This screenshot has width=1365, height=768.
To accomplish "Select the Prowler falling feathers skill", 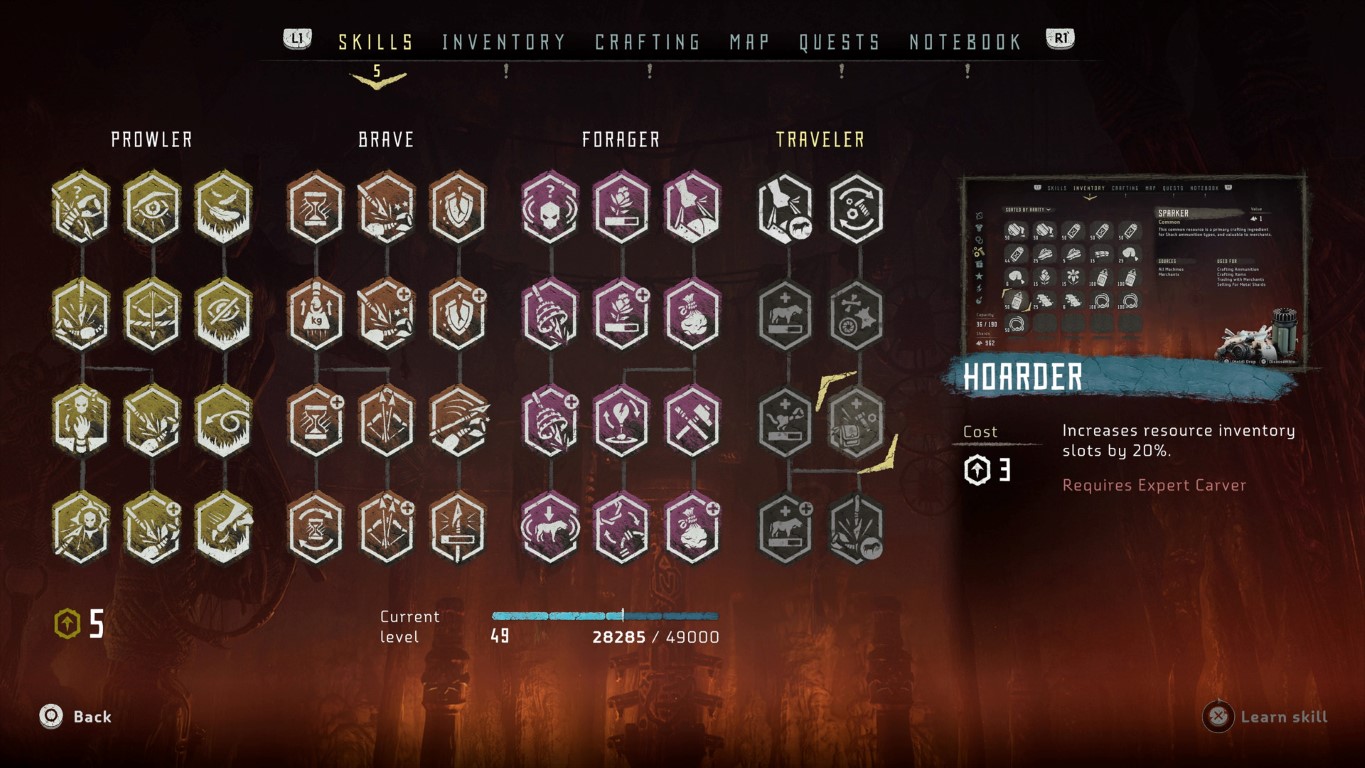I will [x=223, y=208].
